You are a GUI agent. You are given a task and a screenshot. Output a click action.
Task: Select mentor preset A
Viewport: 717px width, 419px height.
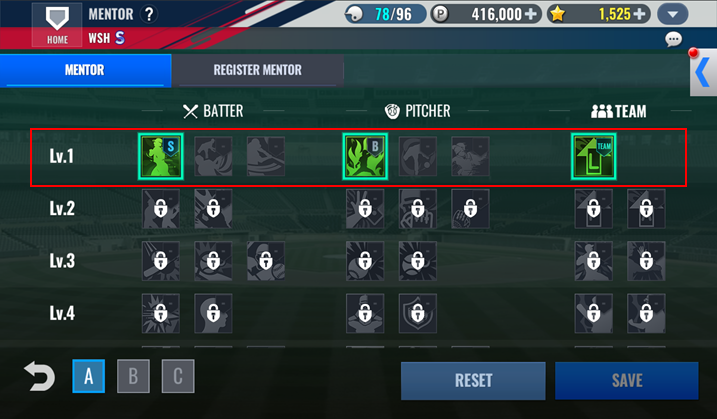88,377
